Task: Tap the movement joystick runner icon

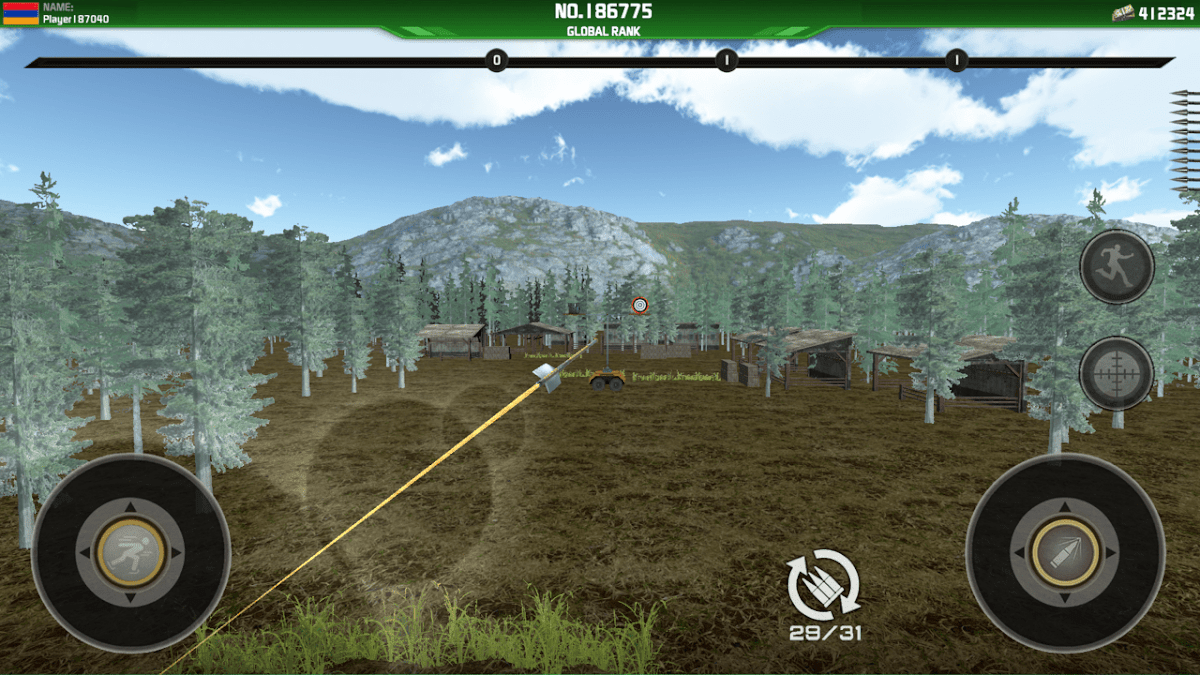Action: click(131, 552)
